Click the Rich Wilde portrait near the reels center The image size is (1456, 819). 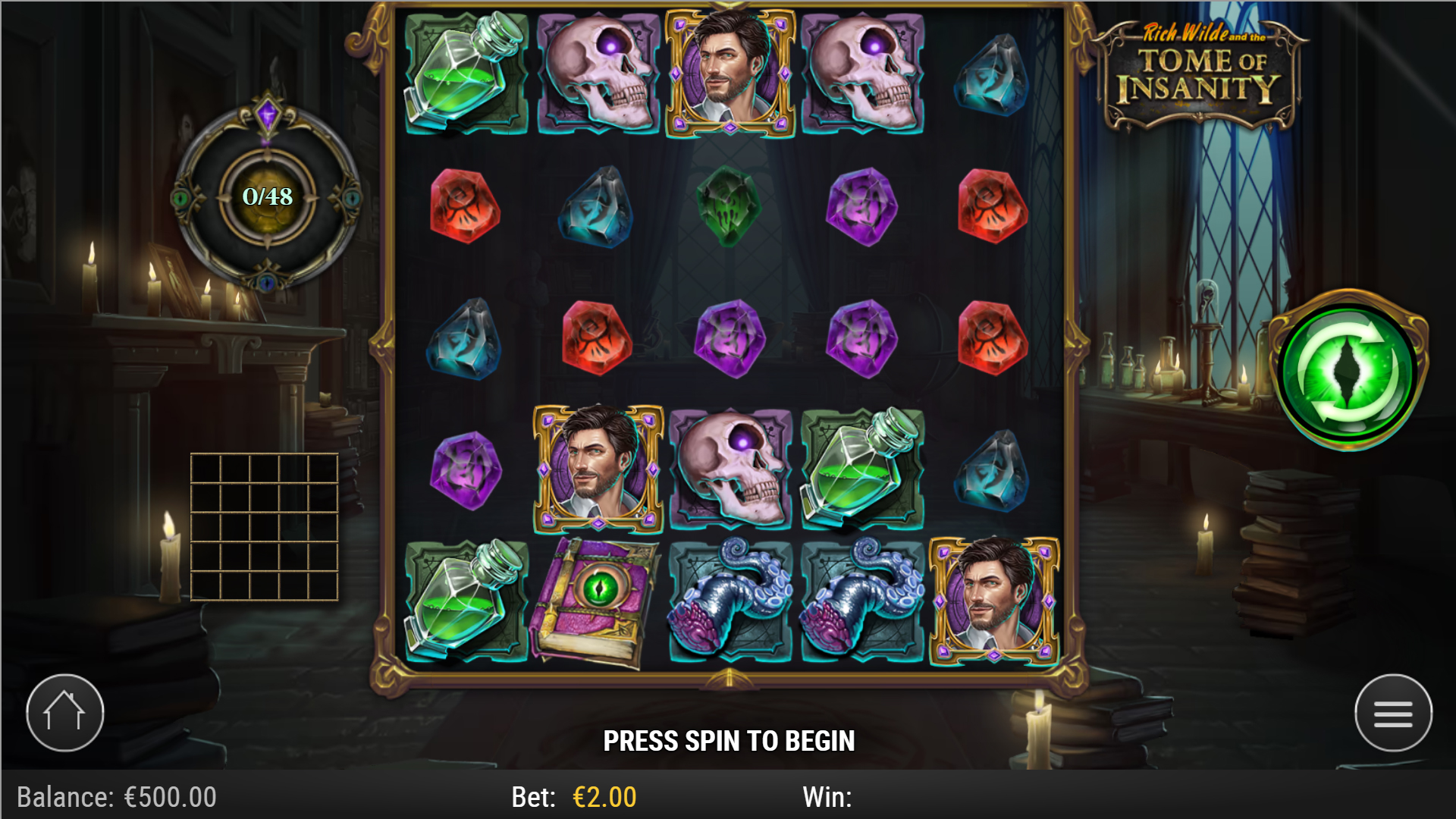coord(598,468)
